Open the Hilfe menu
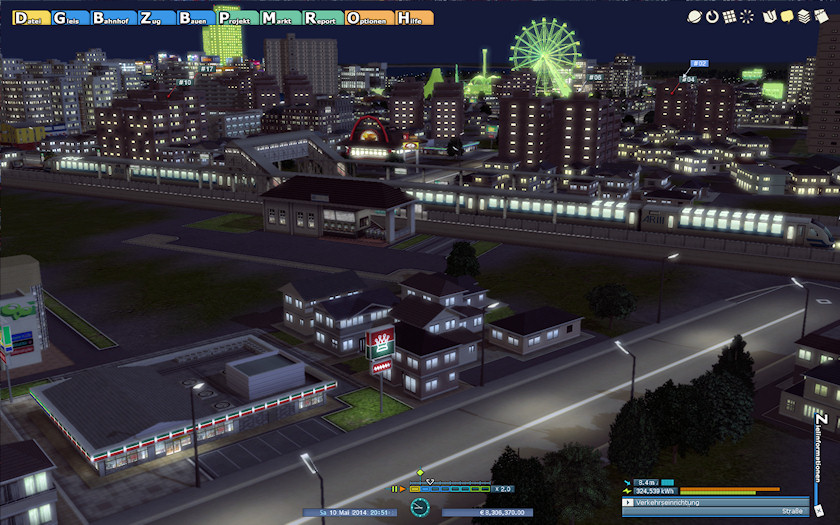840x525 pixels. [414, 18]
